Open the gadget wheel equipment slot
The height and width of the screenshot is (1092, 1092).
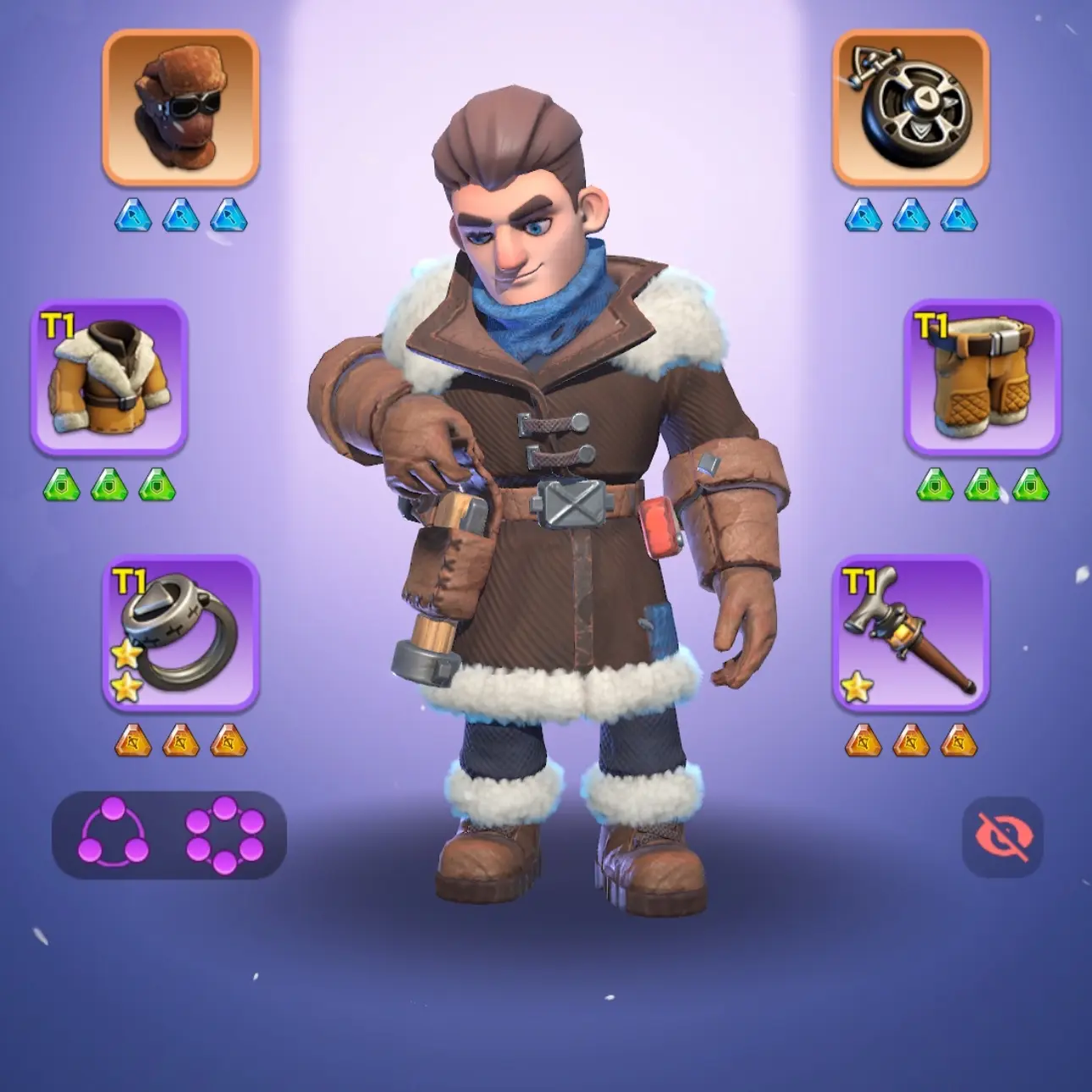[x=913, y=111]
